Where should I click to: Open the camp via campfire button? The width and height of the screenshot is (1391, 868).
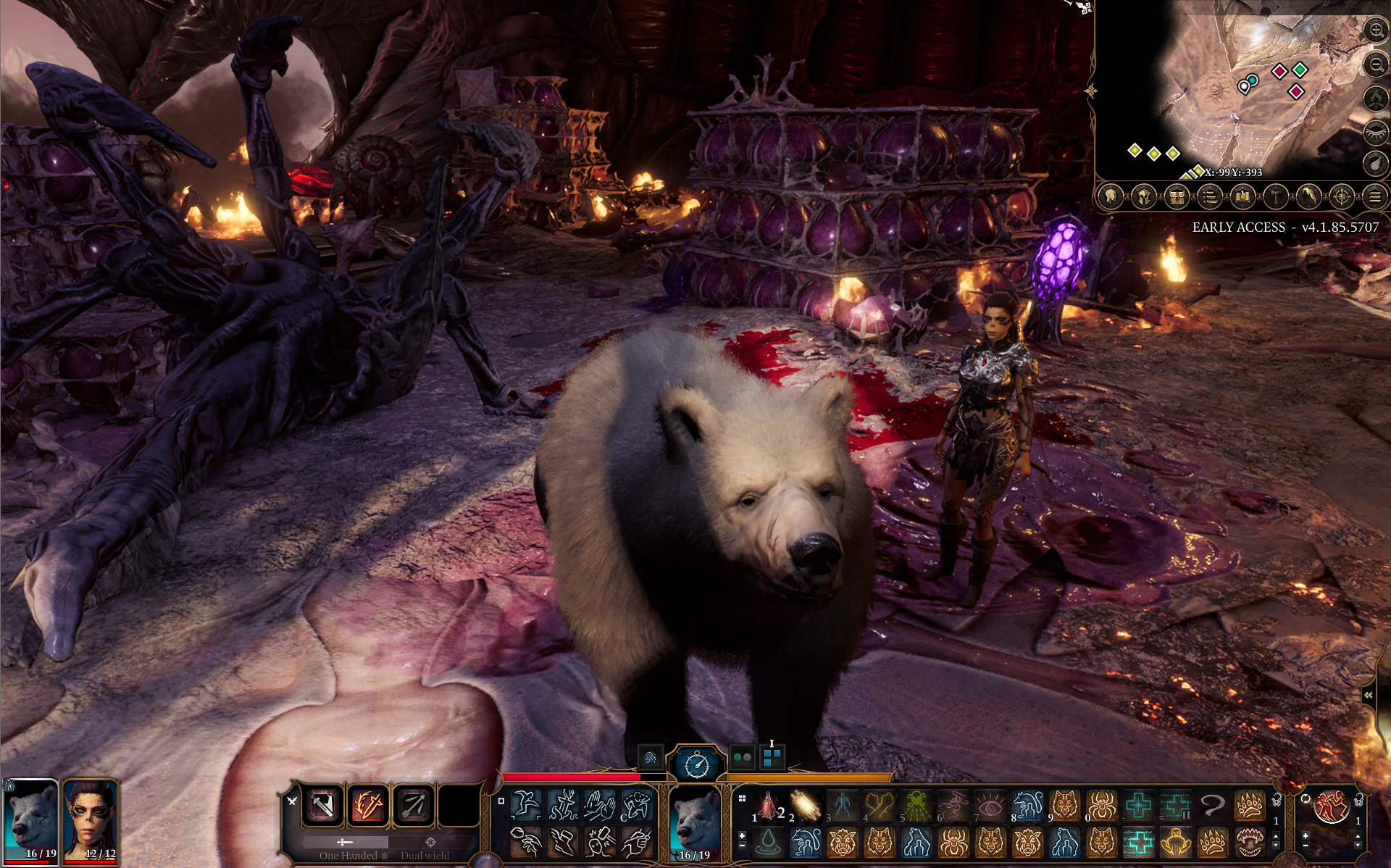[1375, 99]
